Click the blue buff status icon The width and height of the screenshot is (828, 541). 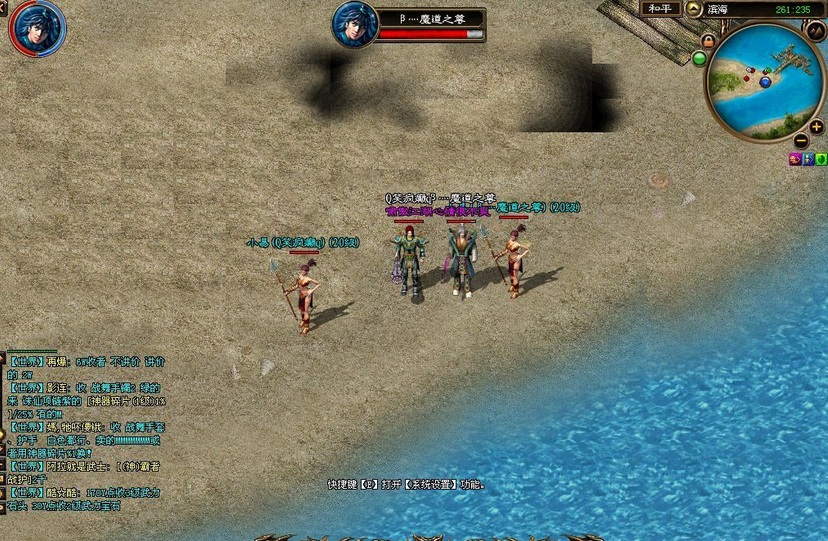point(808,159)
